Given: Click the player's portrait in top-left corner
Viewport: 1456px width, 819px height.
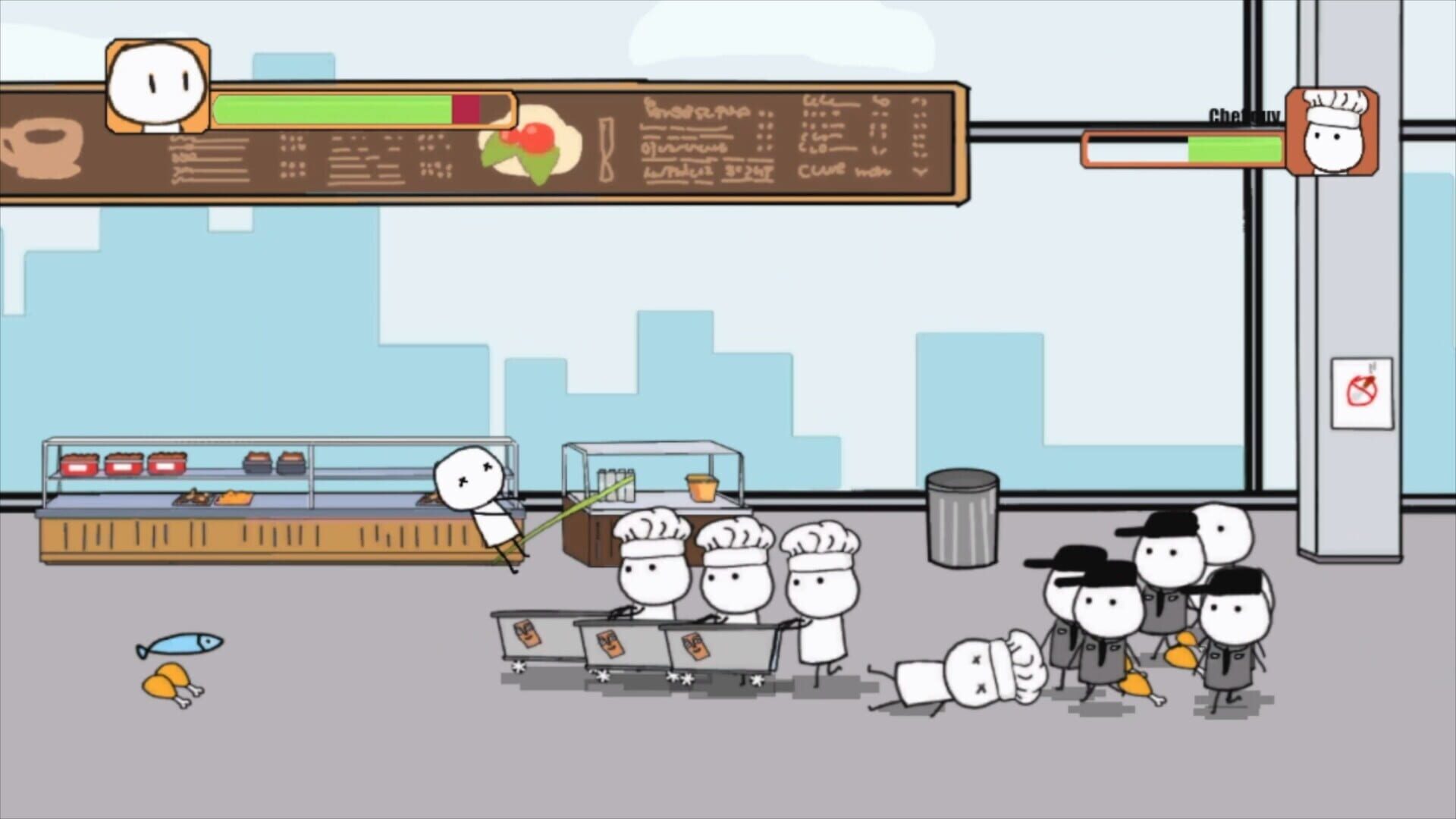Looking at the screenshot, I should point(158,83).
